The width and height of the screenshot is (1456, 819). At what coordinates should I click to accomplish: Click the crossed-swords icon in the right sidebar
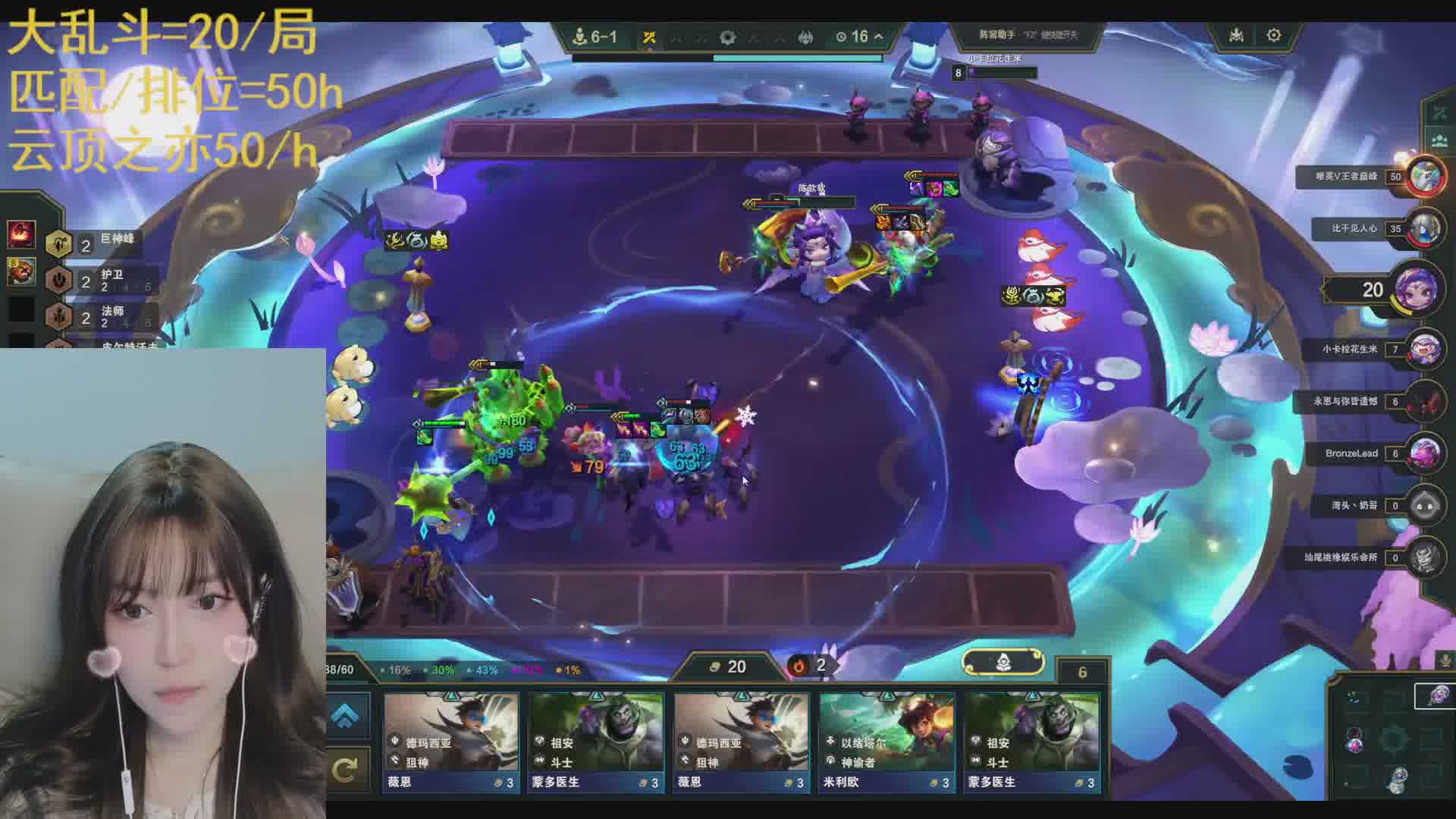(x=1439, y=113)
